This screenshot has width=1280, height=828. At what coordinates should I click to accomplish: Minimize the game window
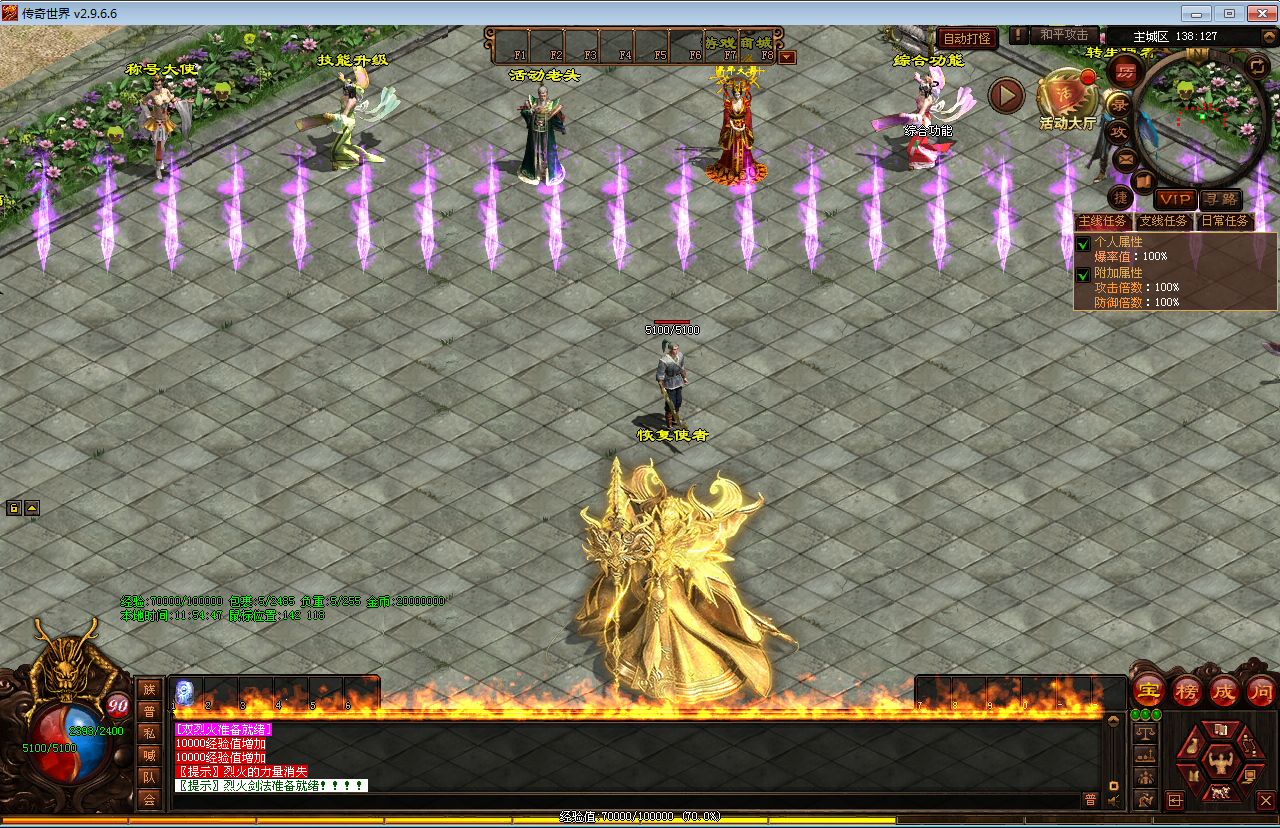coord(1197,13)
